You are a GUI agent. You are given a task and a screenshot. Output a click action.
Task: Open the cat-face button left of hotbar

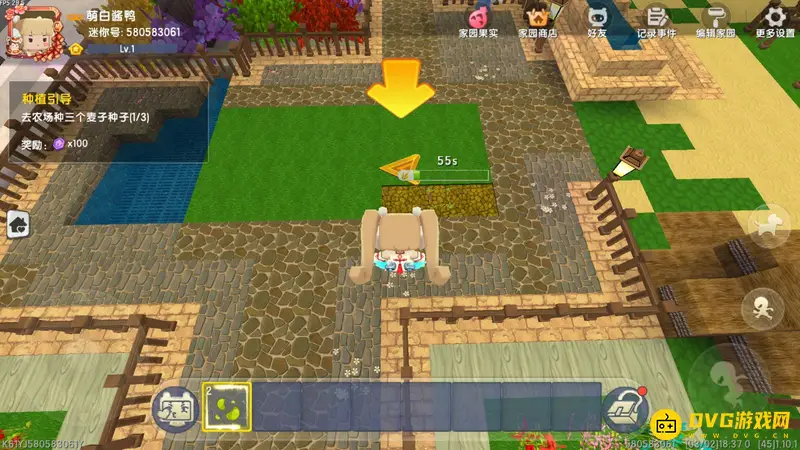(173, 408)
